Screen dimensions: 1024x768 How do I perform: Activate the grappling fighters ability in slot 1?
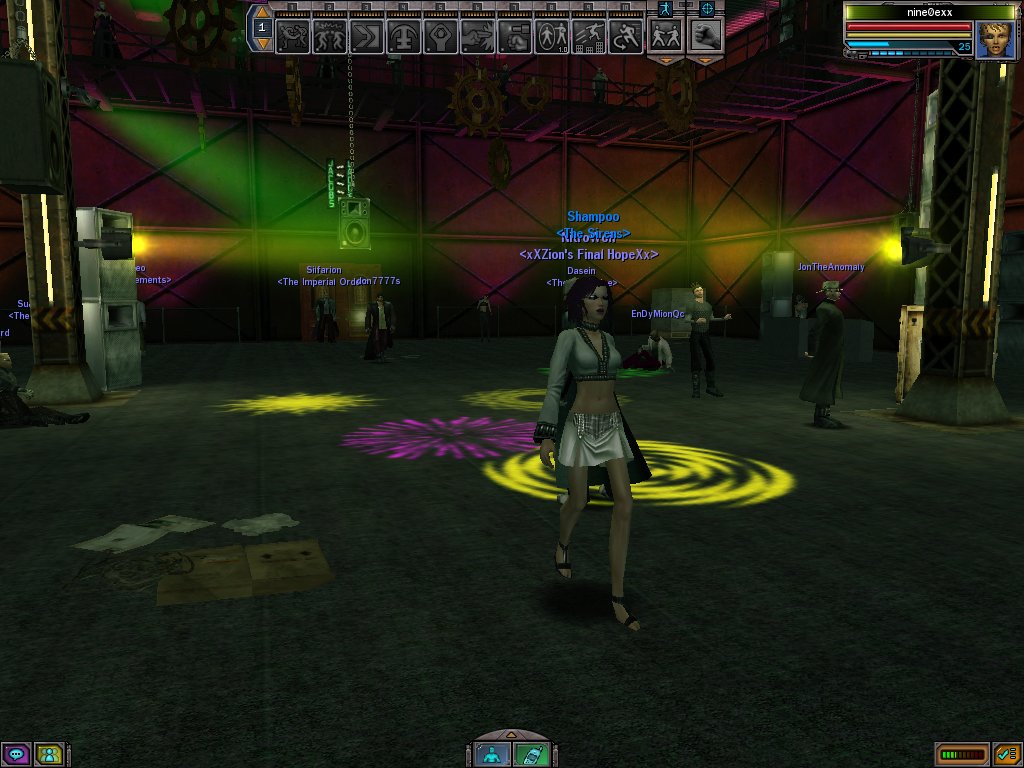point(293,36)
